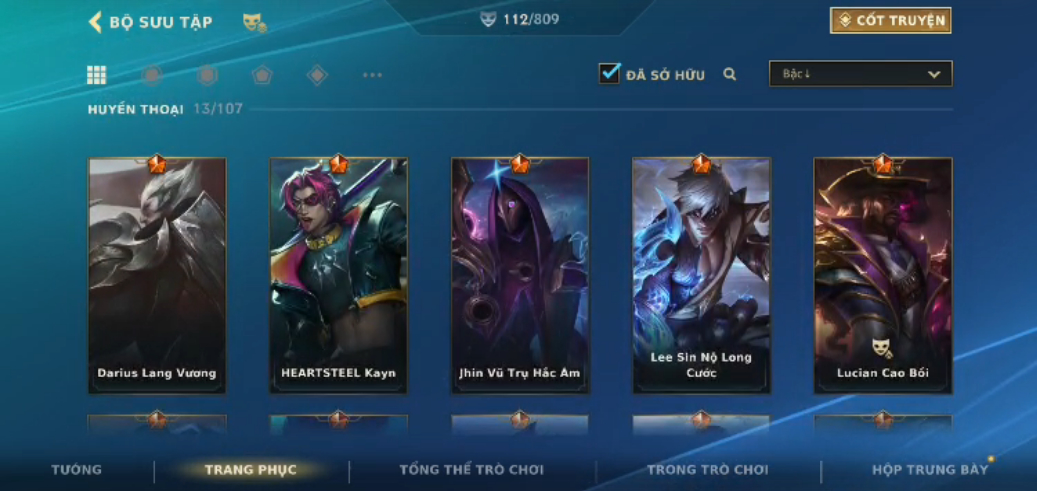
Task: Choose the HEARTSTEEL Kayn skin card
Action: point(338,275)
